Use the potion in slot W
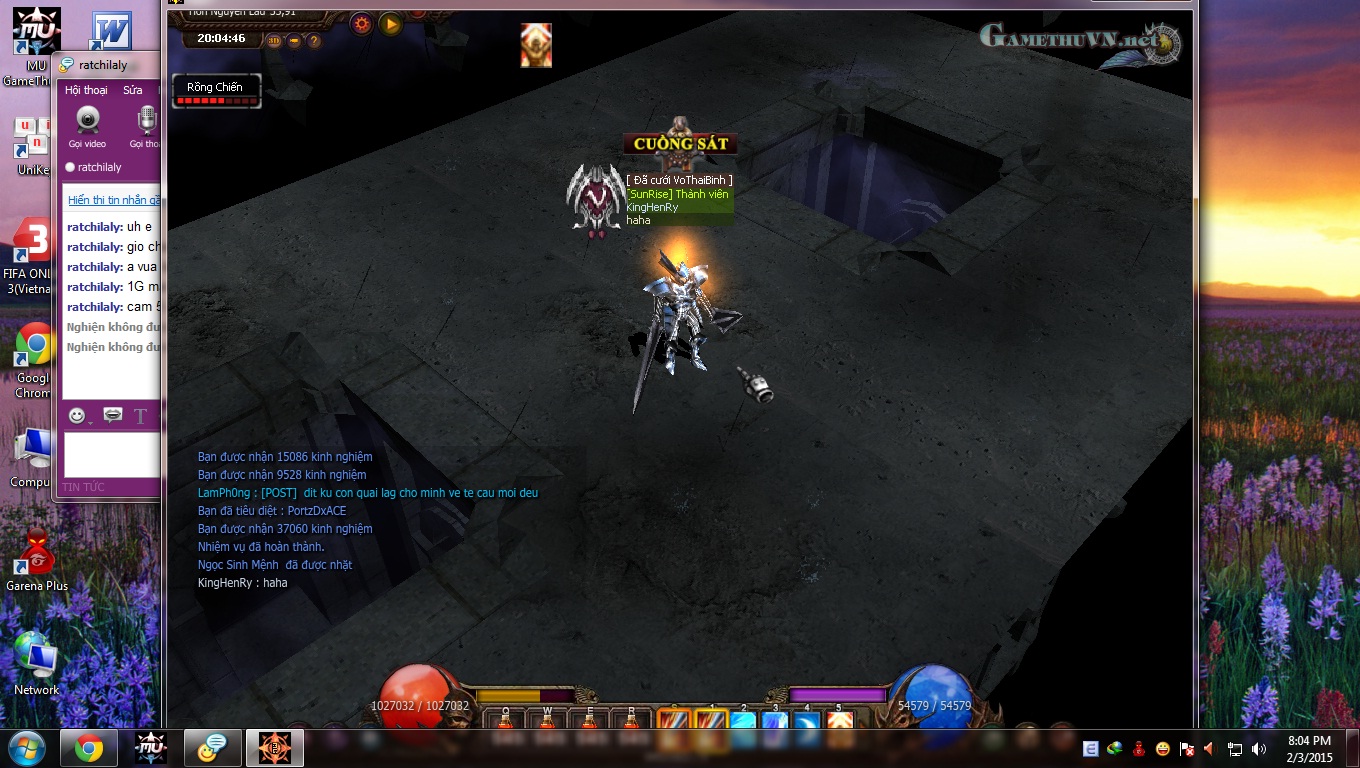This screenshot has width=1360, height=768. [x=547, y=722]
